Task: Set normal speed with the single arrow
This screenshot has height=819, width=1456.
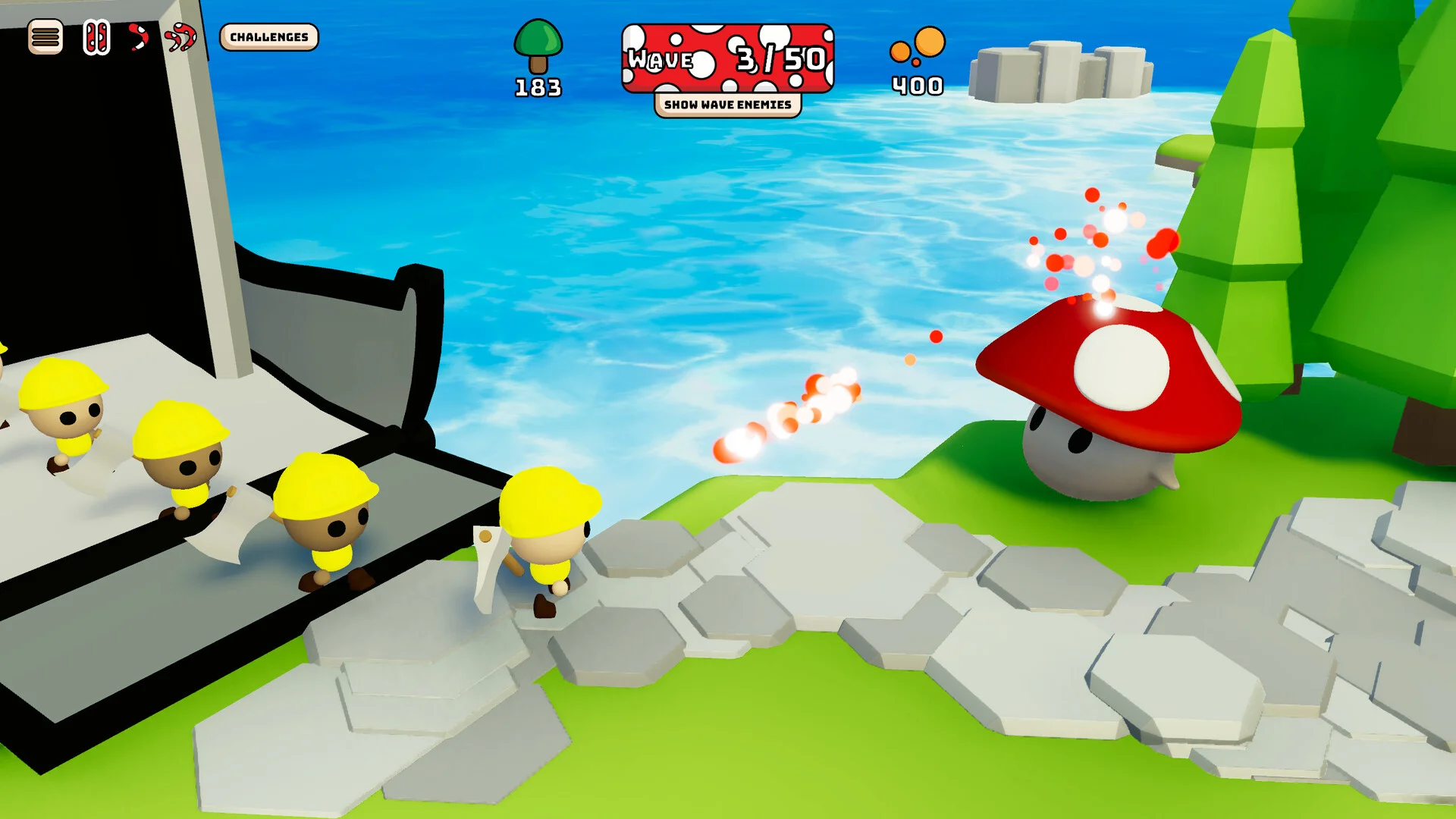Action: click(x=138, y=36)
